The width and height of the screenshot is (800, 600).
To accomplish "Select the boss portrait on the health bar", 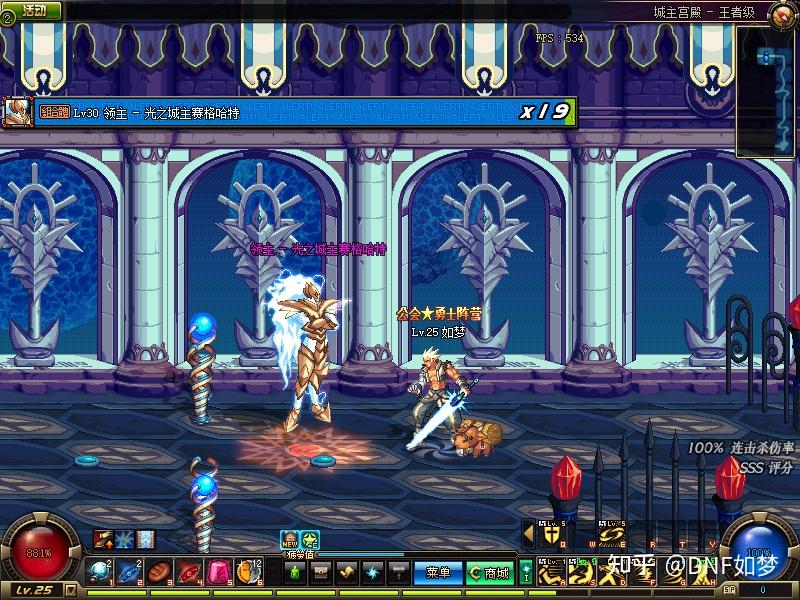I will pyautogui.click(x=16, y=111).
